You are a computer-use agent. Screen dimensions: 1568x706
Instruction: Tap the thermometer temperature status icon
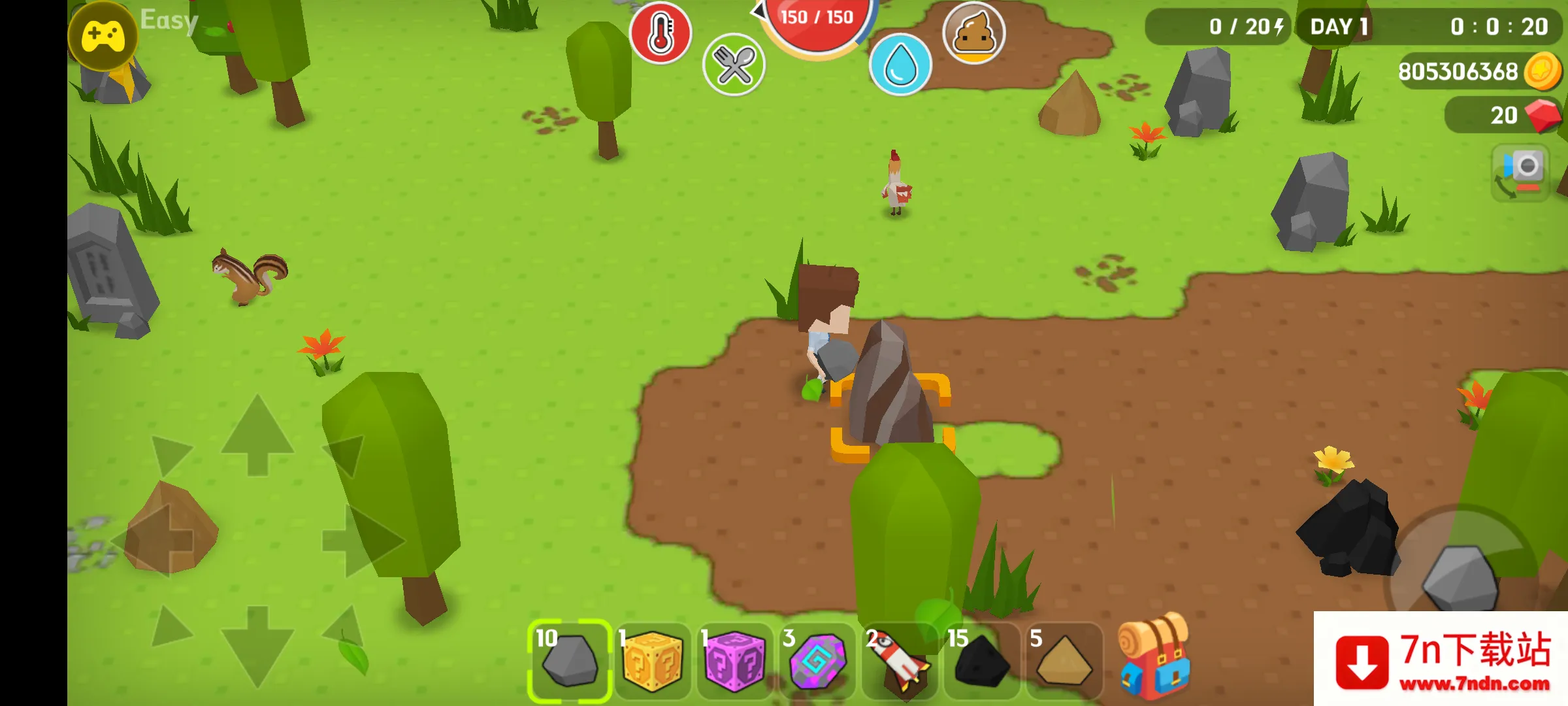(x=660, y=34)
